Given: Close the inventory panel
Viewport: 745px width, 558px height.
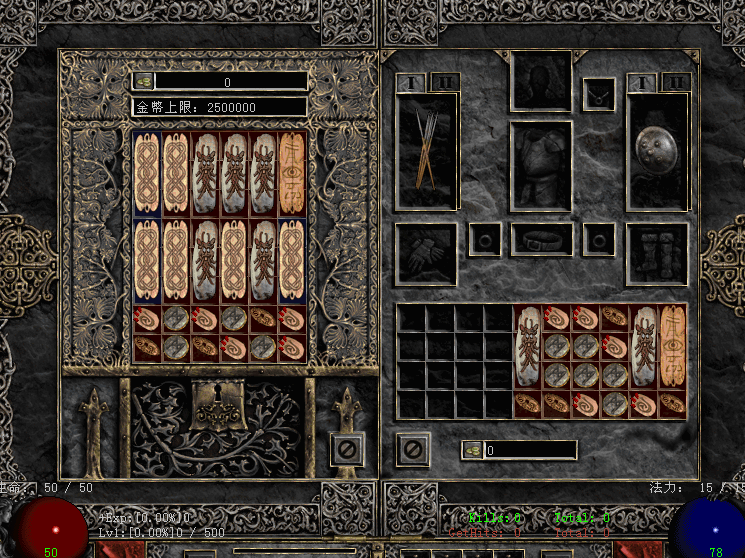Looking at the screenshot, I should 412,448.
